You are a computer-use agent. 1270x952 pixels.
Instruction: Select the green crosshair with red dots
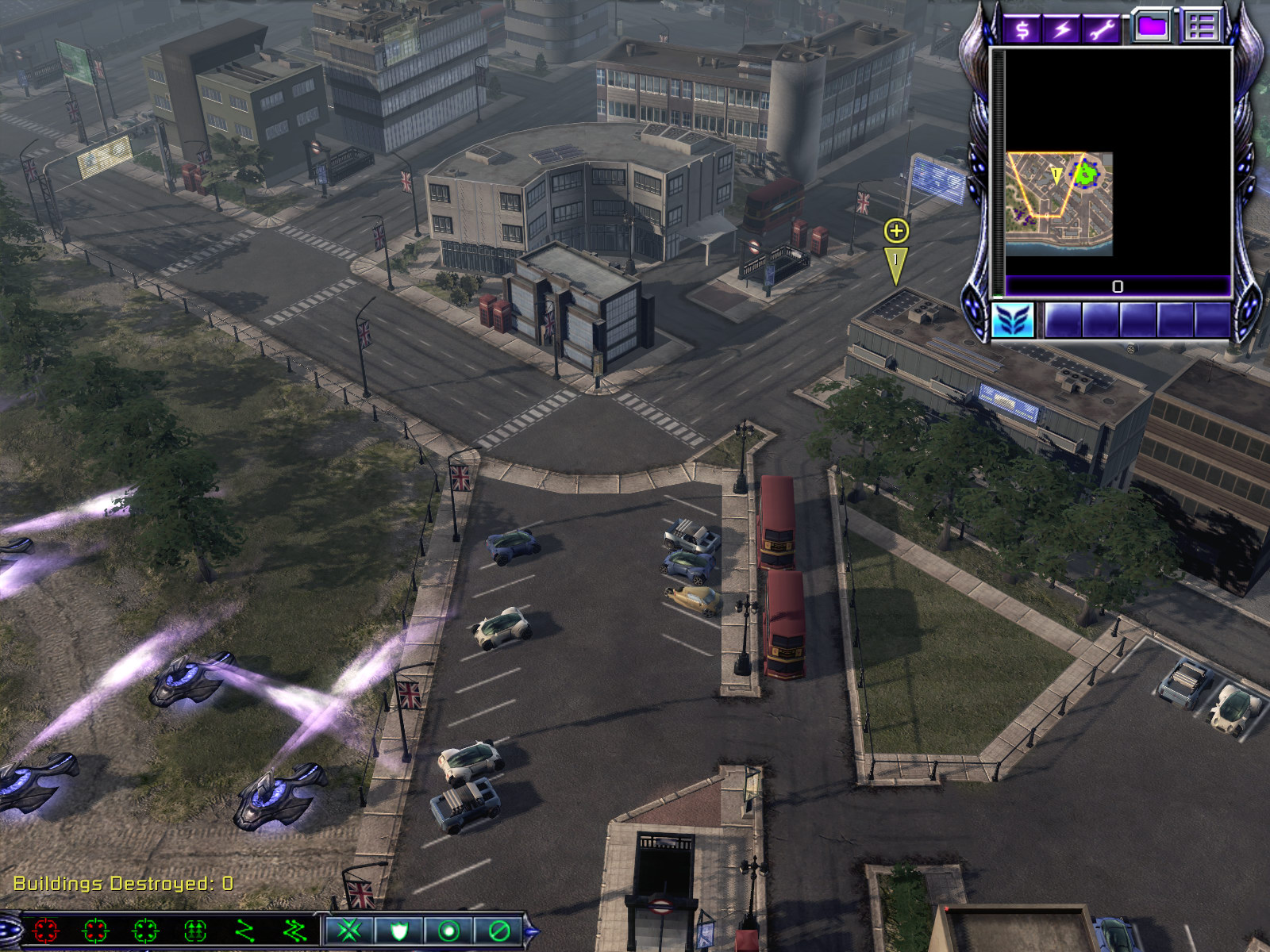(x=95, y=930)
